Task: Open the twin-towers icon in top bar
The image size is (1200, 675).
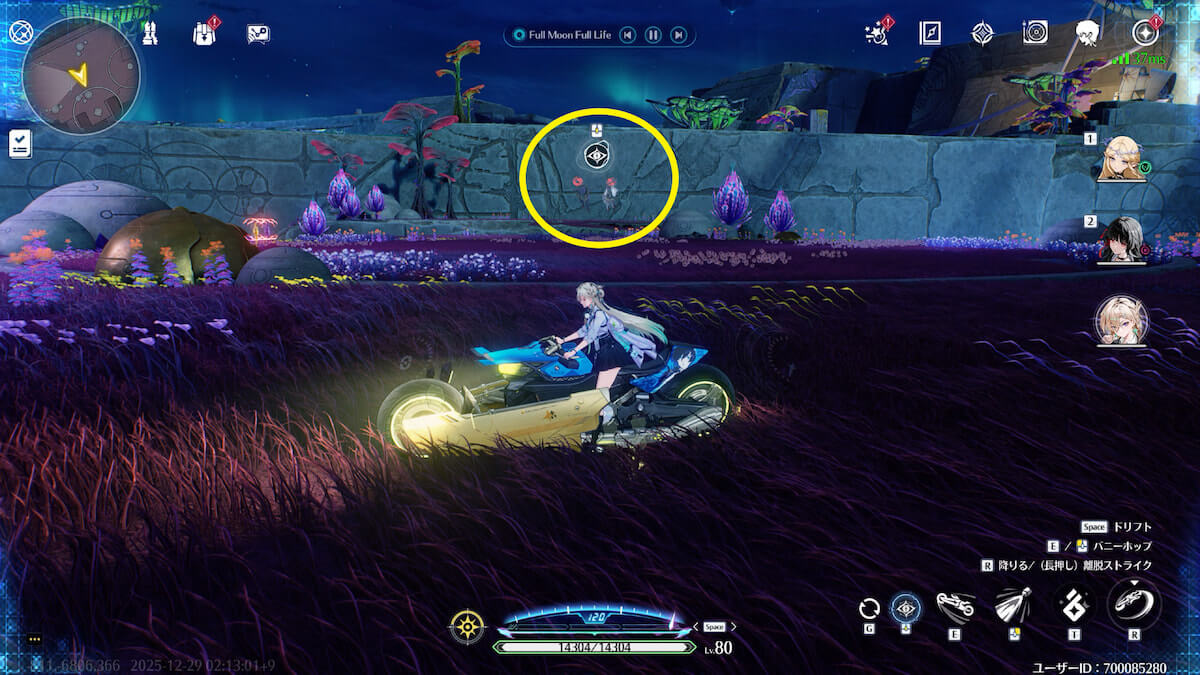Action: [151, 34]
